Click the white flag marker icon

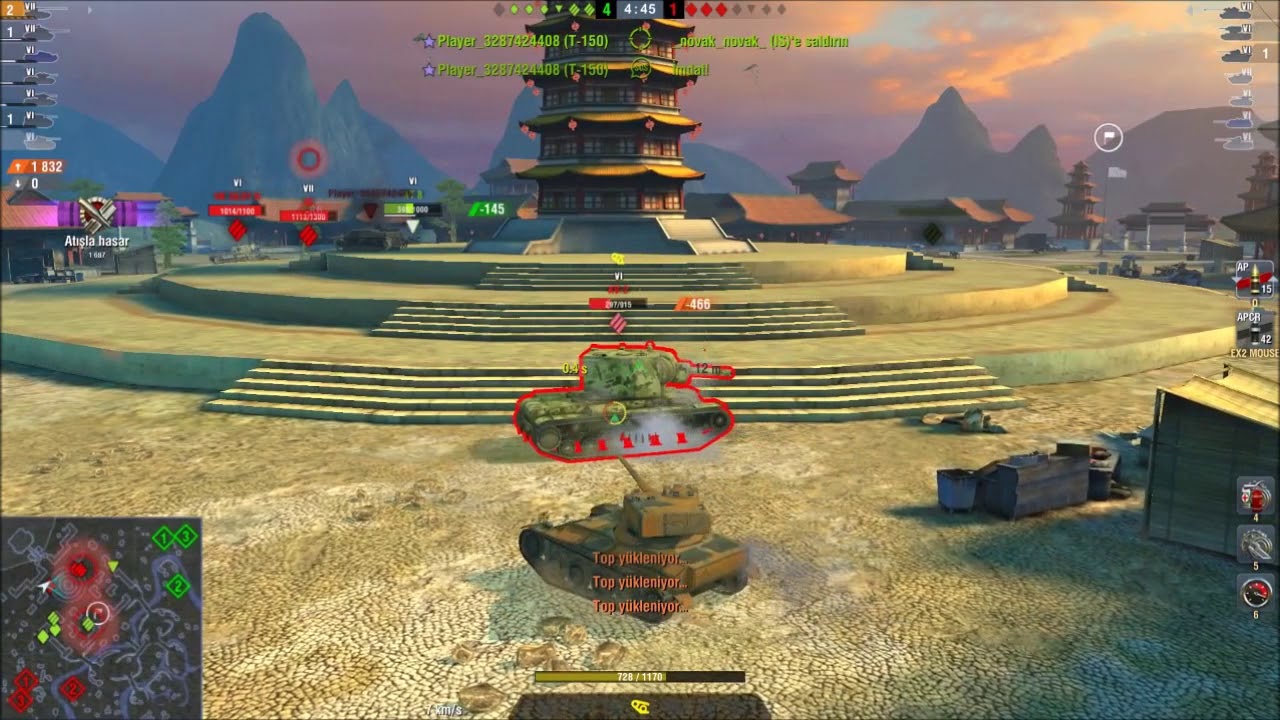(x=1108, y=139)
